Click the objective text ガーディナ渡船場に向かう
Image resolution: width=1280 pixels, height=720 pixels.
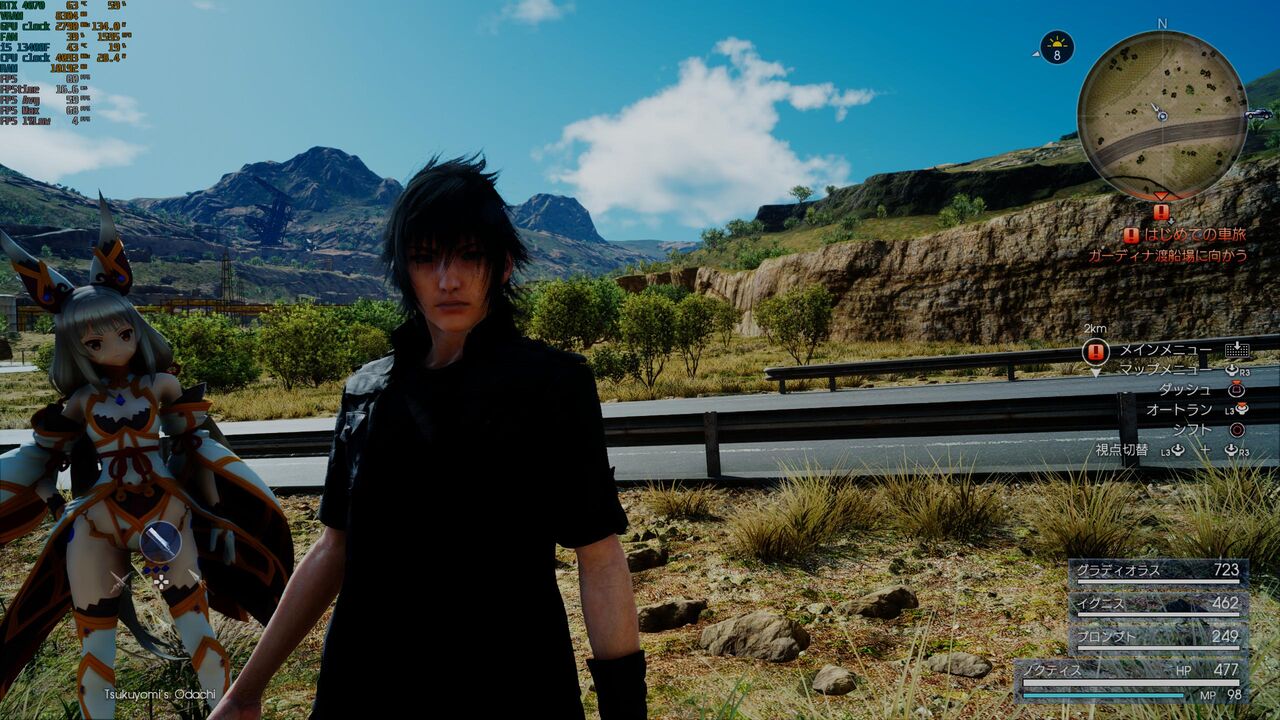click(1168, 254)
